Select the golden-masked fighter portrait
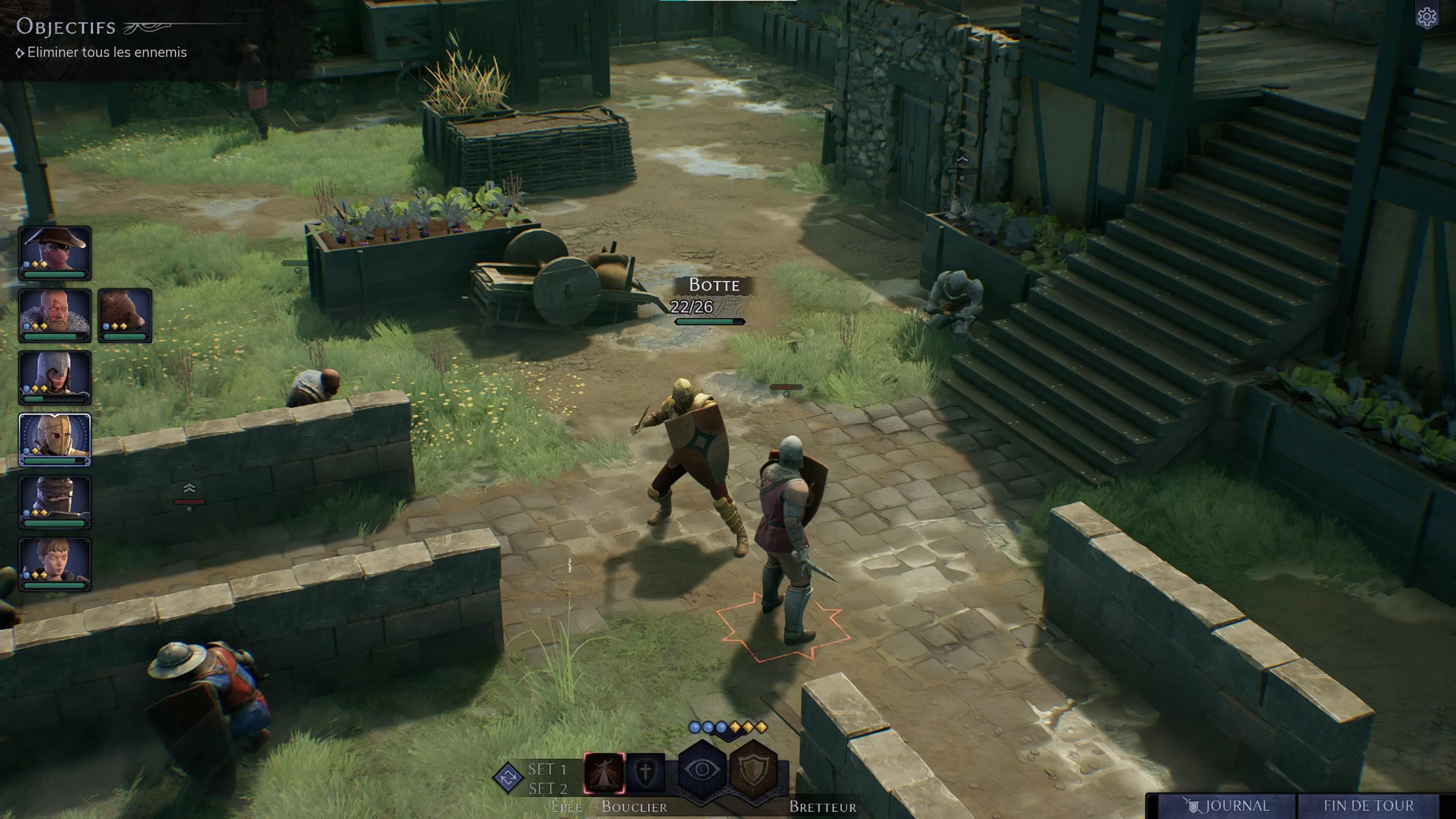This screenshot has height=819, width=1456. click(55, 439)
